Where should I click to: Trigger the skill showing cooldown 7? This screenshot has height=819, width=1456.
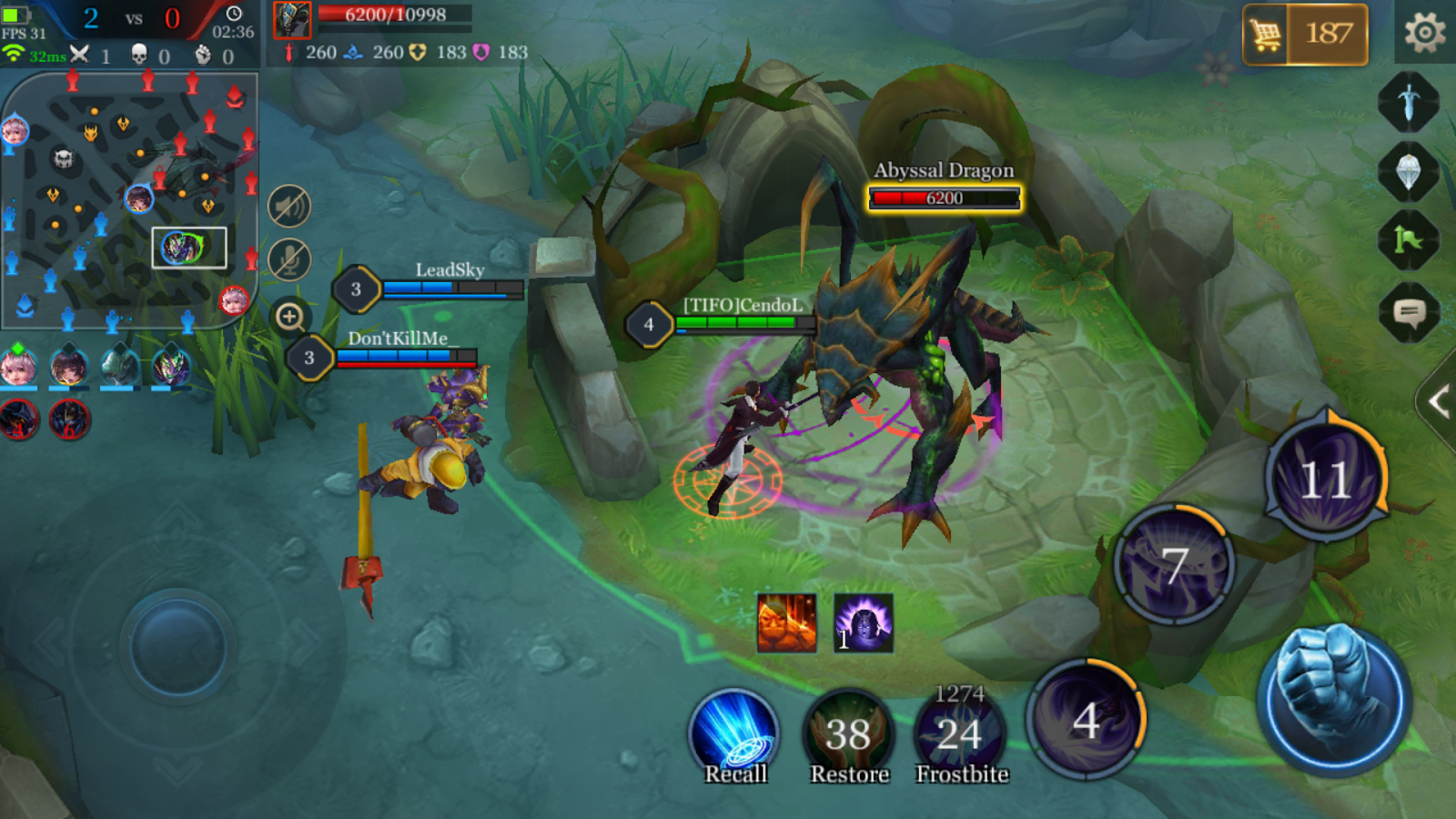point(1175,565)
